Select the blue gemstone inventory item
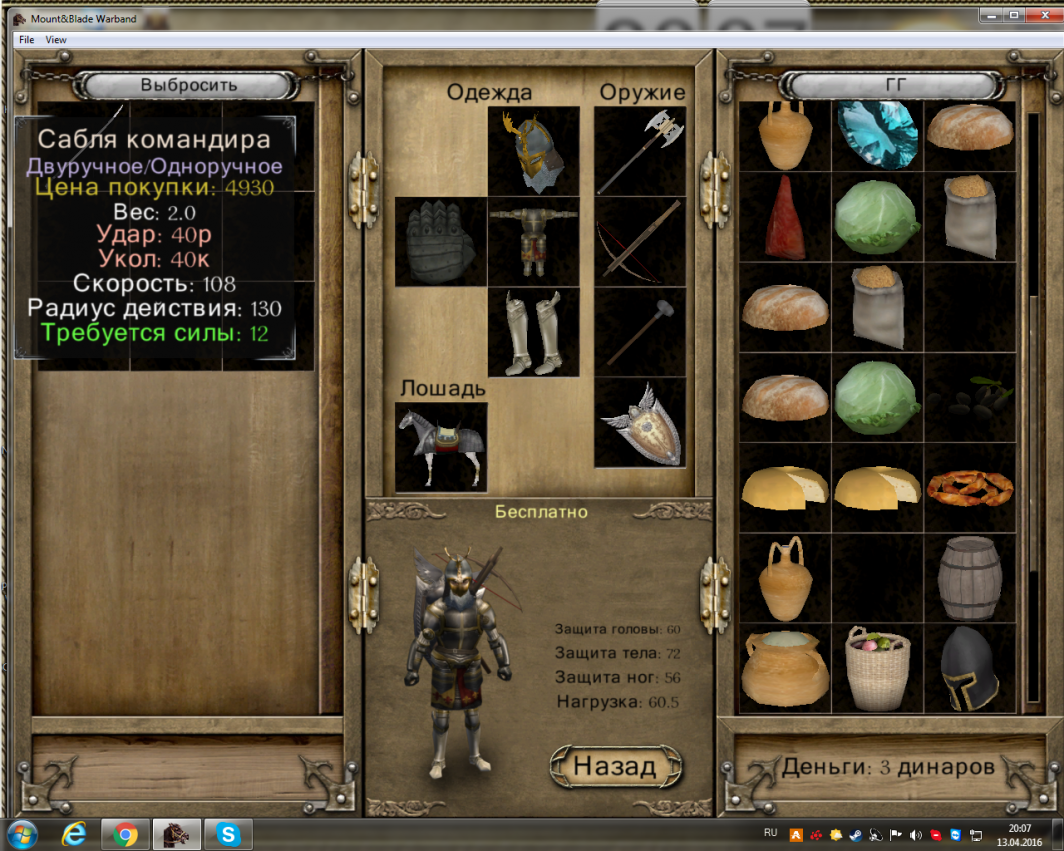 tap(877, 134)
